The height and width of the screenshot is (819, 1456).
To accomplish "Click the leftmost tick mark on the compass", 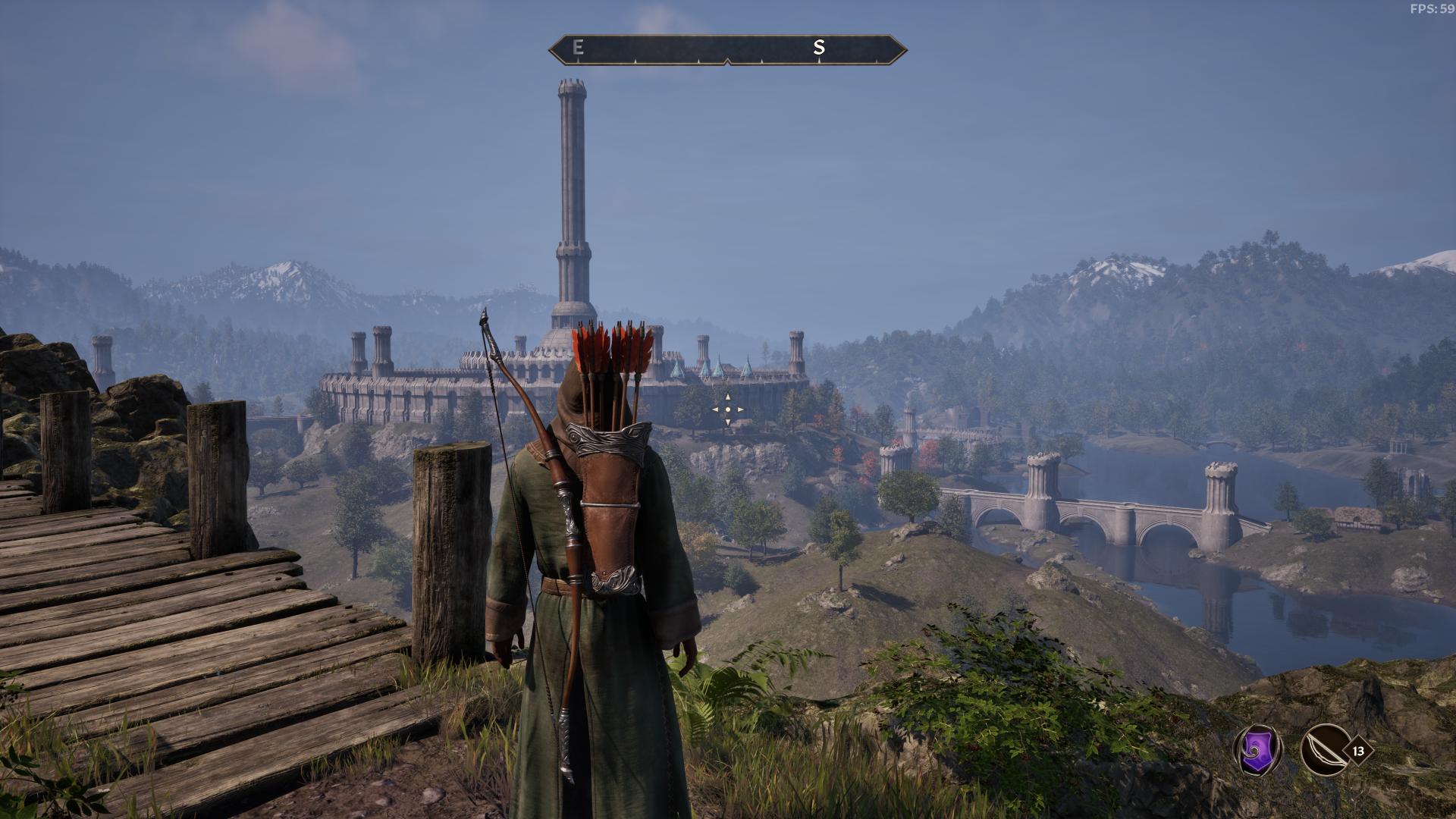I will click(579, 60).
